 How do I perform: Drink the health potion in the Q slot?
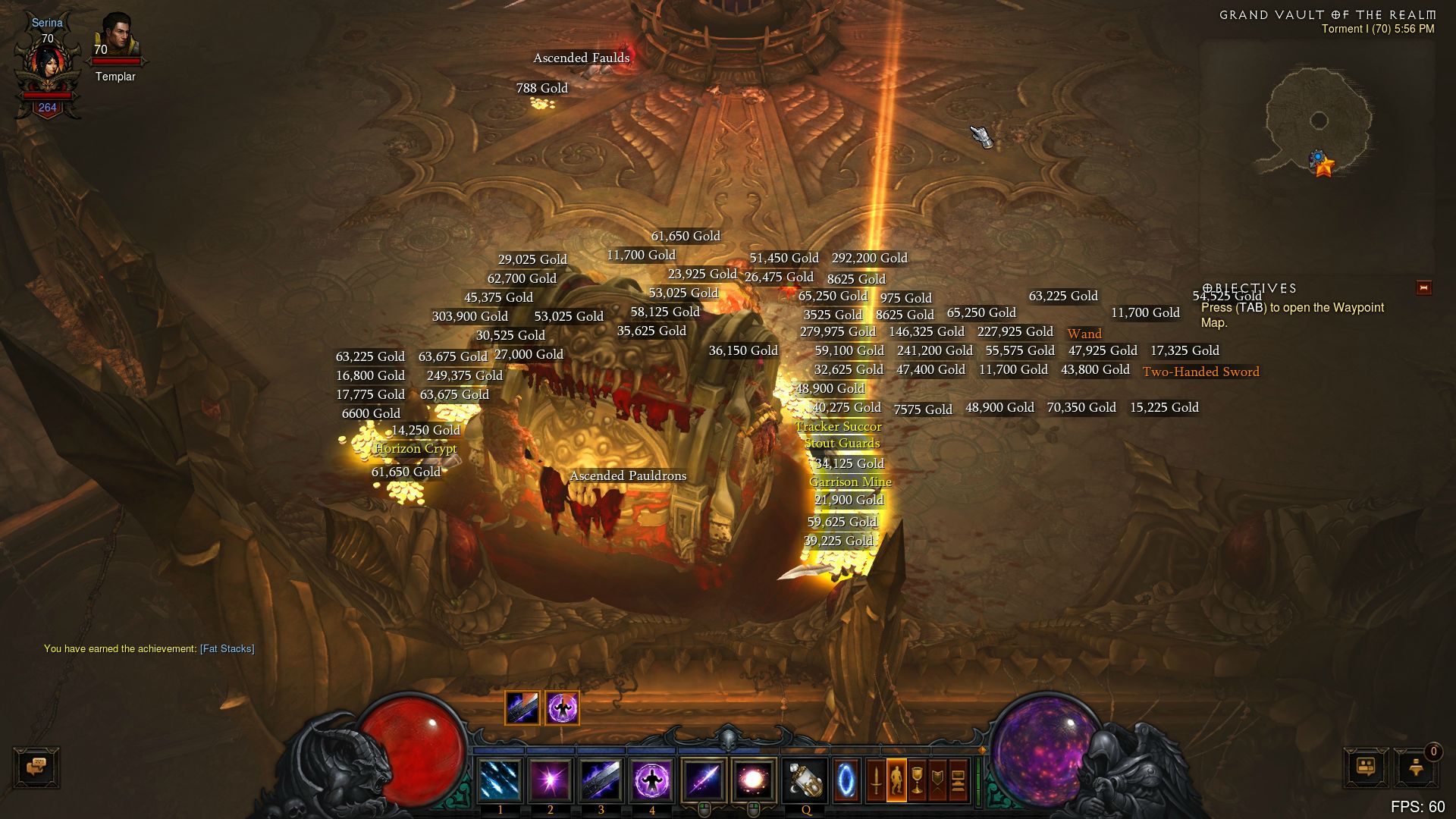point(805,780)
